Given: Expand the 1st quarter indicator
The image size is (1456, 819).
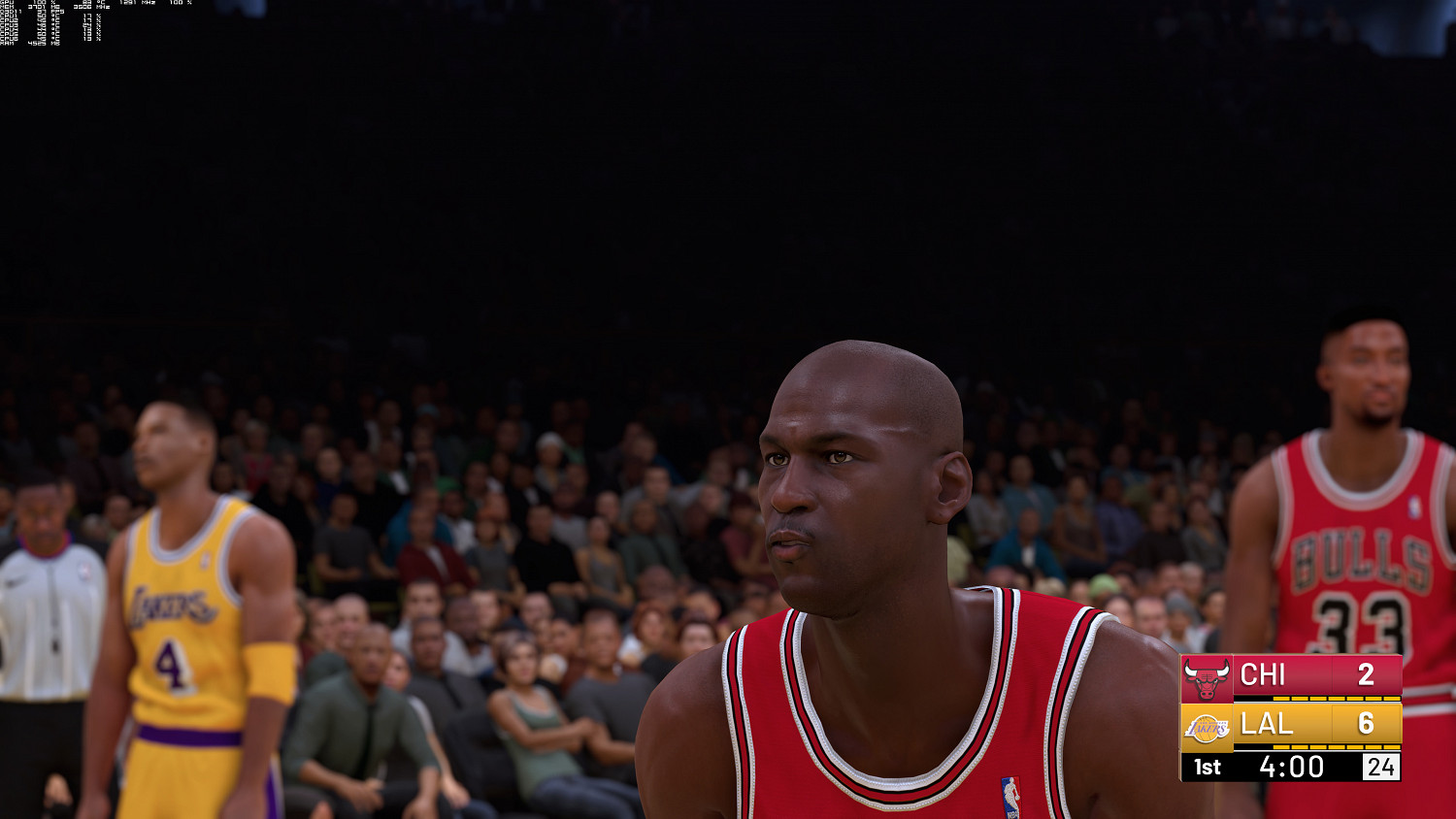Looking at the screenshot, I should pyautogui.click(x=1207, y=766).
